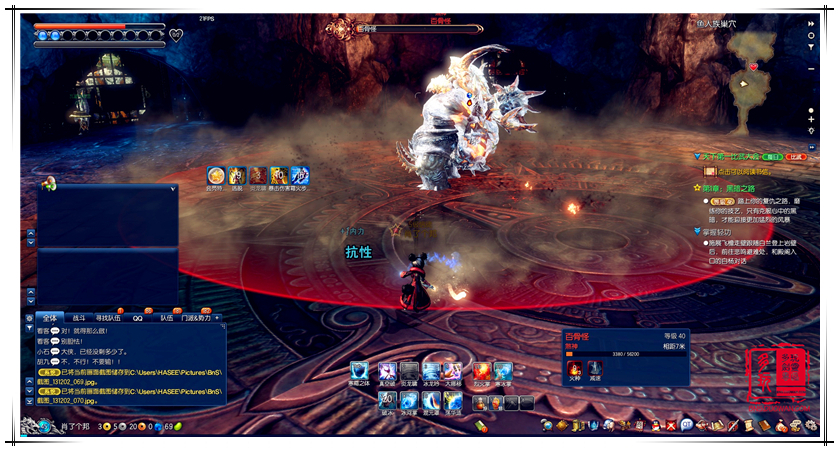This screenshot has height=451, width=839.
Task: Use the 寒冰掌 ice skill
Action: coord(503,372)
